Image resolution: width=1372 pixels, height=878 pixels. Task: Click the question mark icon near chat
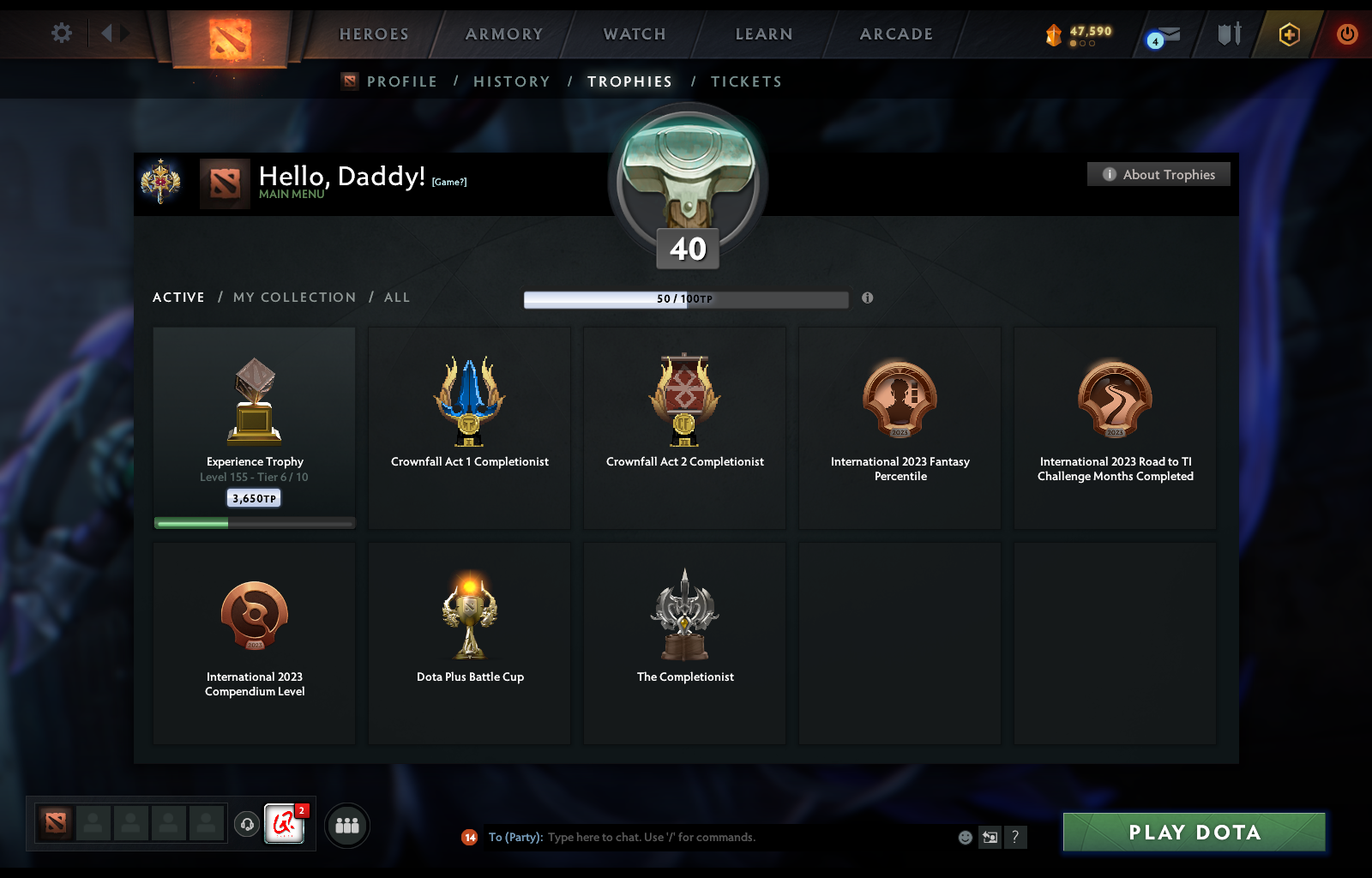coord(1017,838)
